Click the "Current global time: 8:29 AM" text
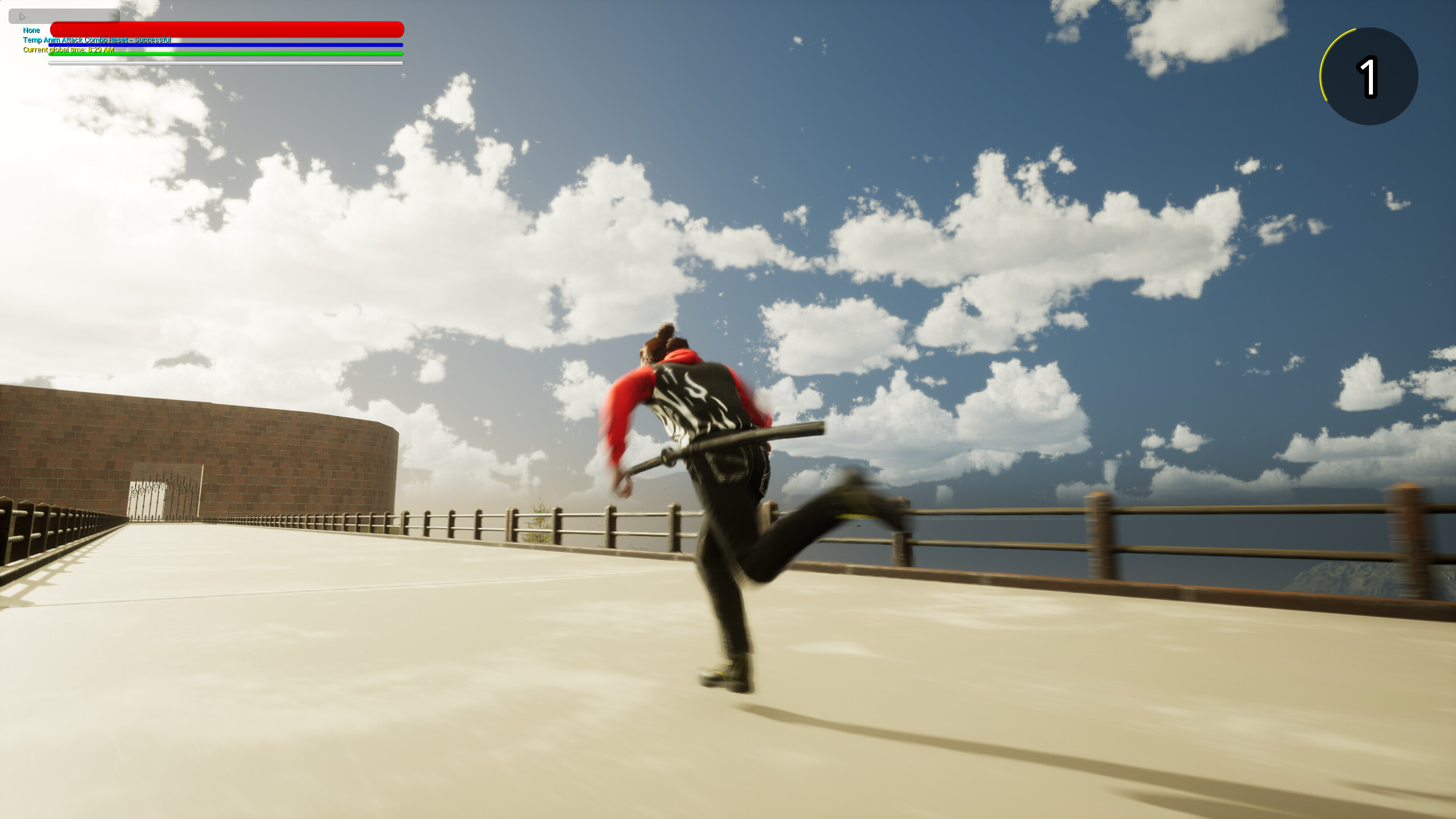 click(68, 50)
